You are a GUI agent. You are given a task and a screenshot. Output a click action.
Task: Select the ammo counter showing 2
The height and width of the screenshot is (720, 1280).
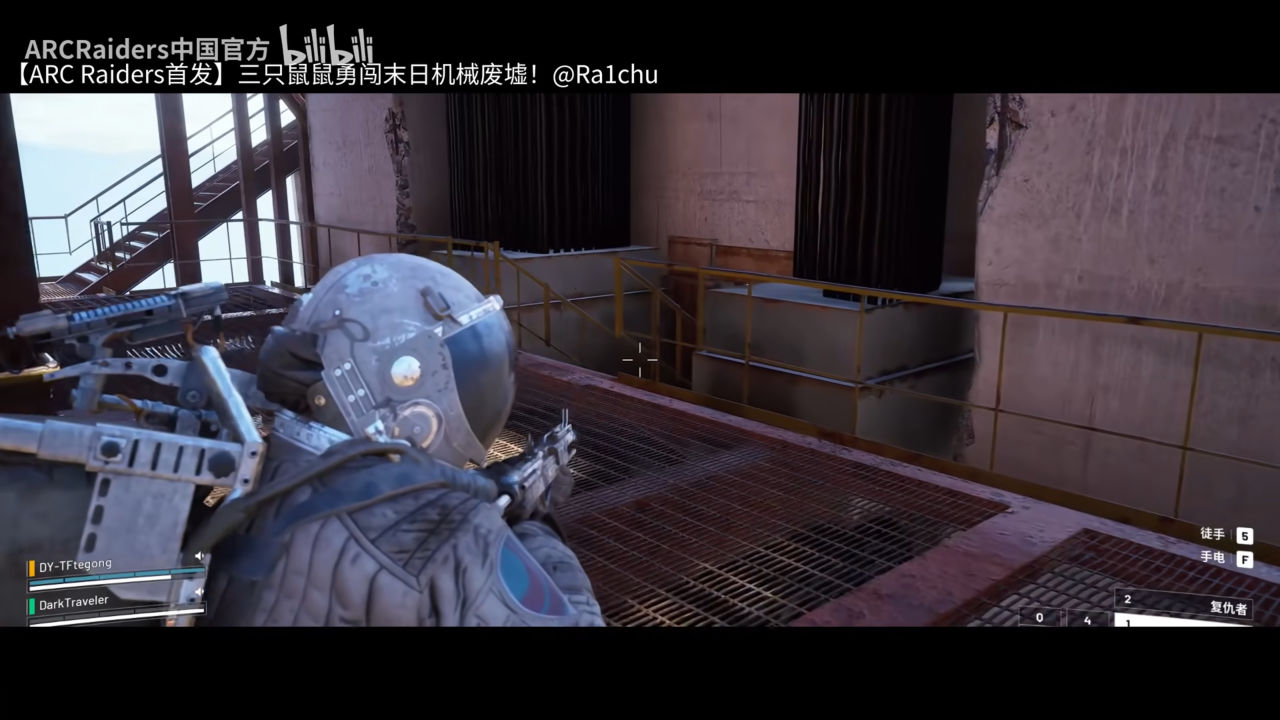pos(1129,598)
